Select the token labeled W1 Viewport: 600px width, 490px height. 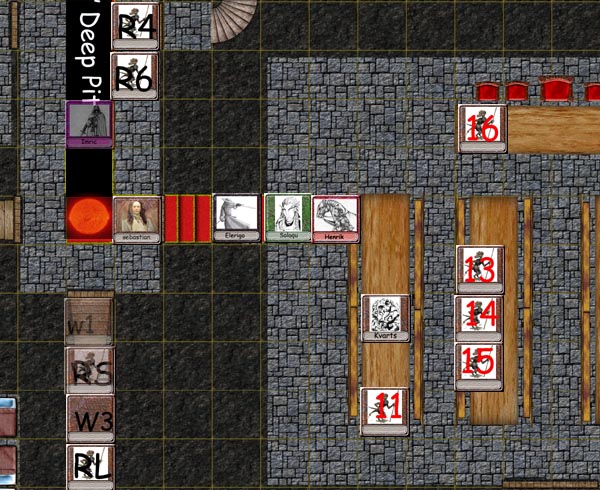click(x=88, y=321)
